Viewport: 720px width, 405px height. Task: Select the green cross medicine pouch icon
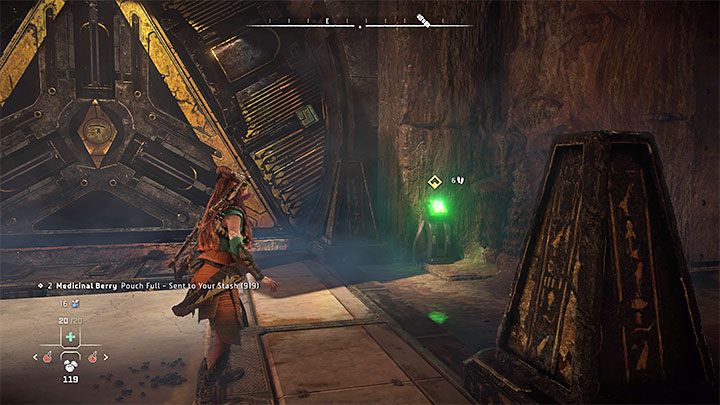[x=71, y=338]
